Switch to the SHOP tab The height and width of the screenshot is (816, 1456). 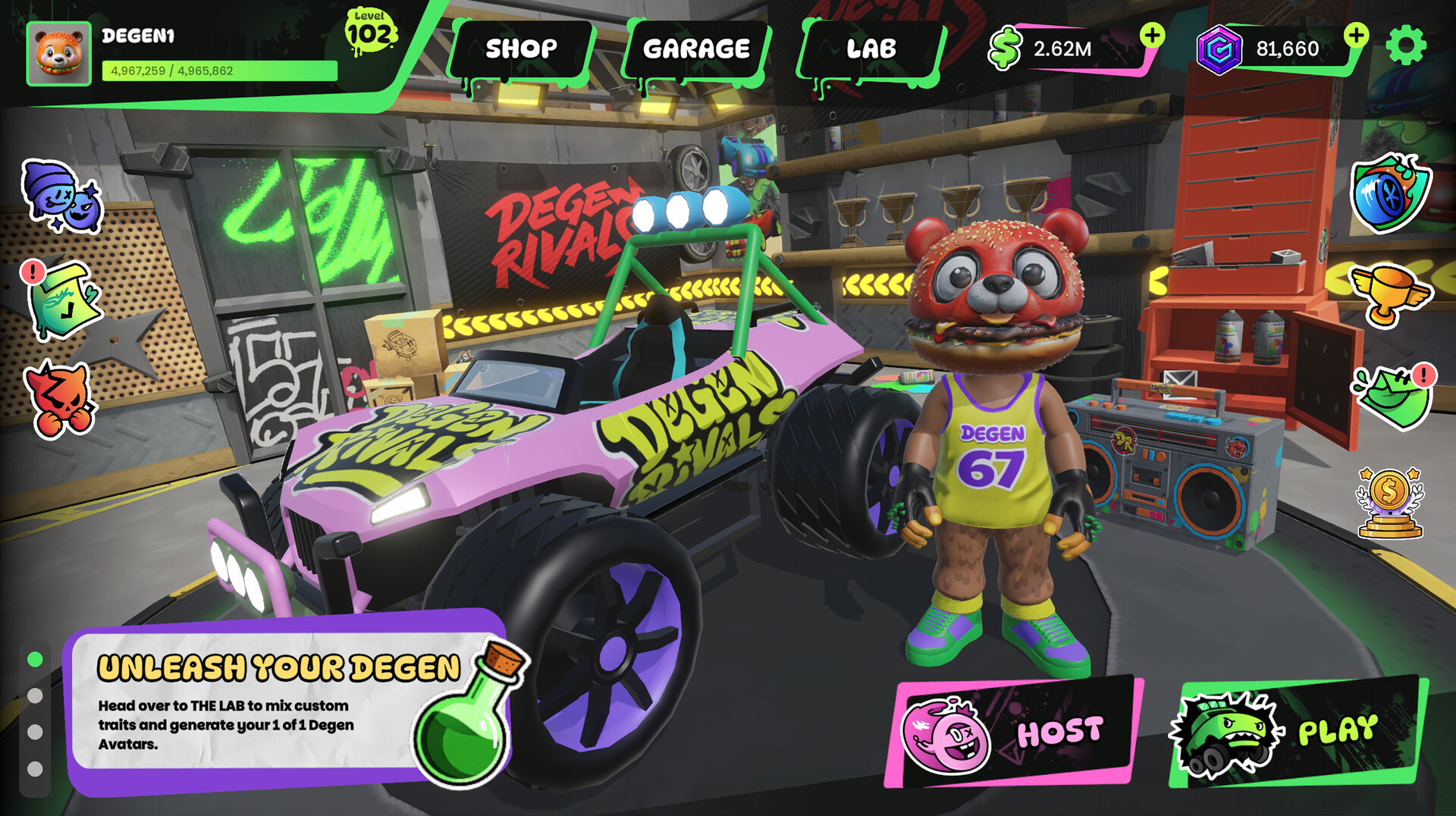coord(522,49)
